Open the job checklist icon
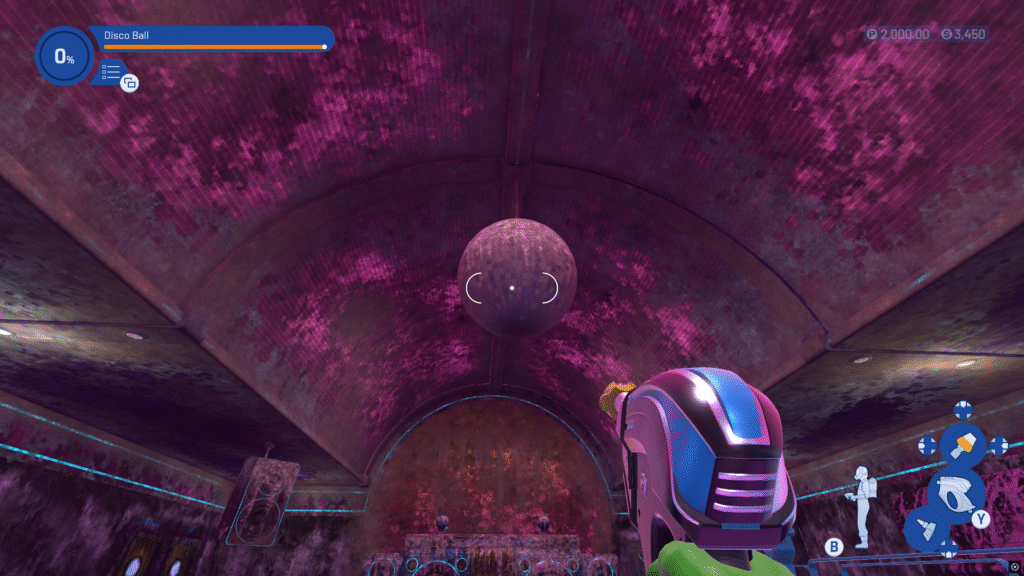 tap(112, 72)
